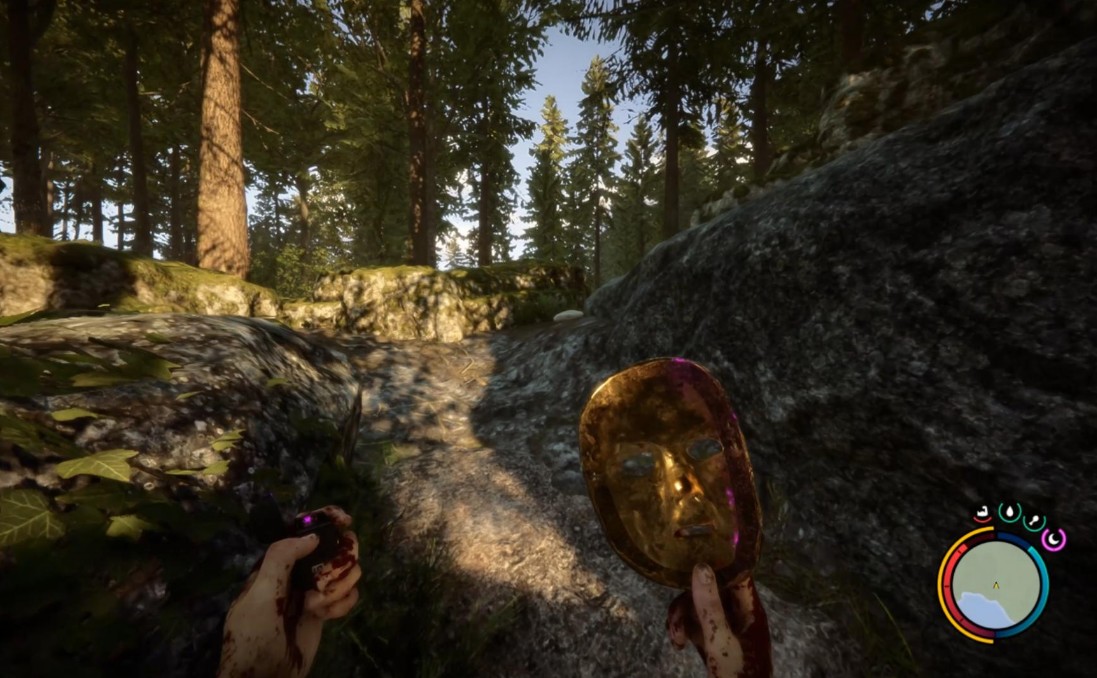Click the crescent moon rest icon
This screenshot has height=678, width=1097.
pyautogui.click(x=1053, y=539)
